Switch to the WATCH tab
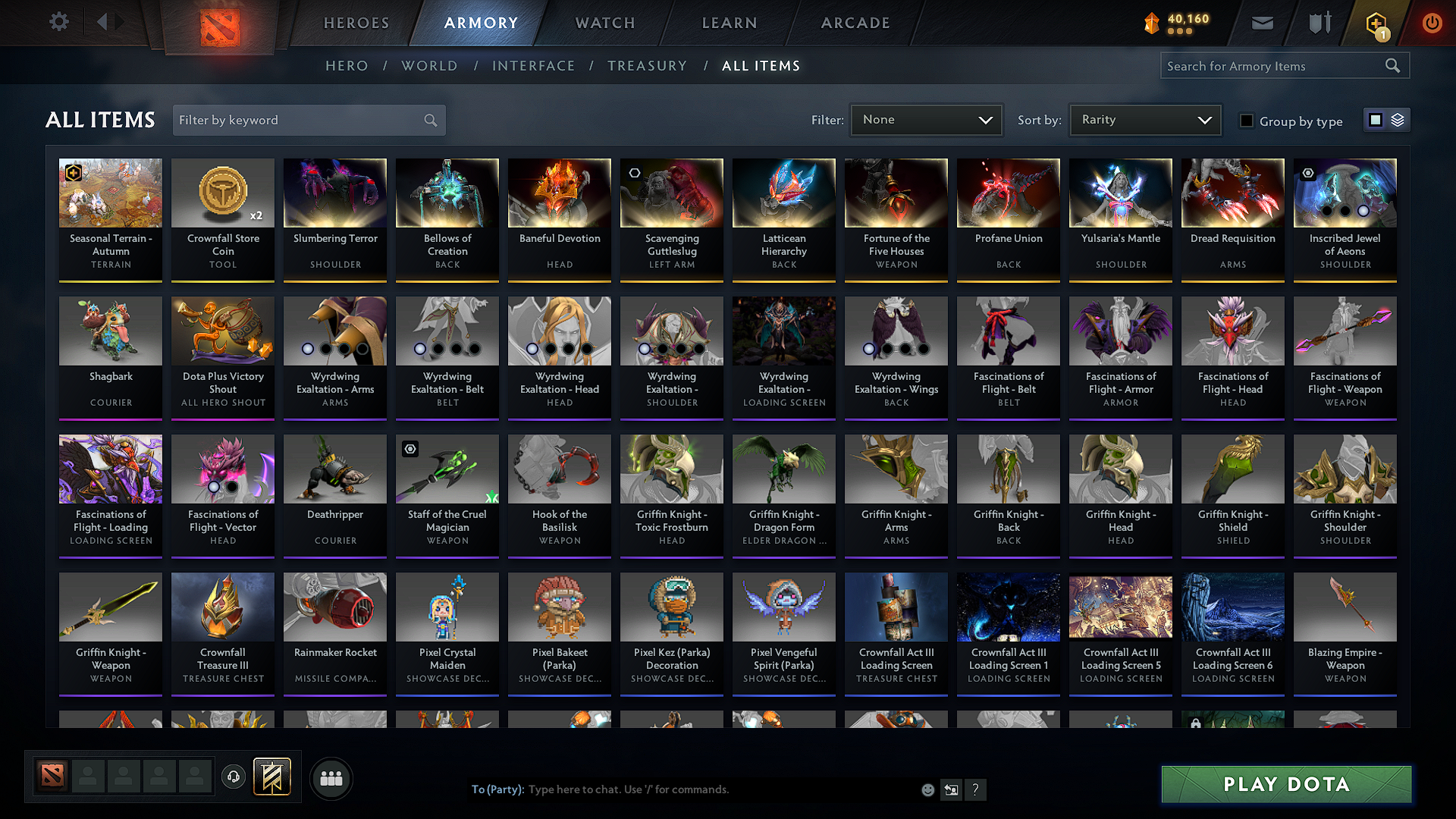The image size is (1456, 819). click(x=604, y=23)
